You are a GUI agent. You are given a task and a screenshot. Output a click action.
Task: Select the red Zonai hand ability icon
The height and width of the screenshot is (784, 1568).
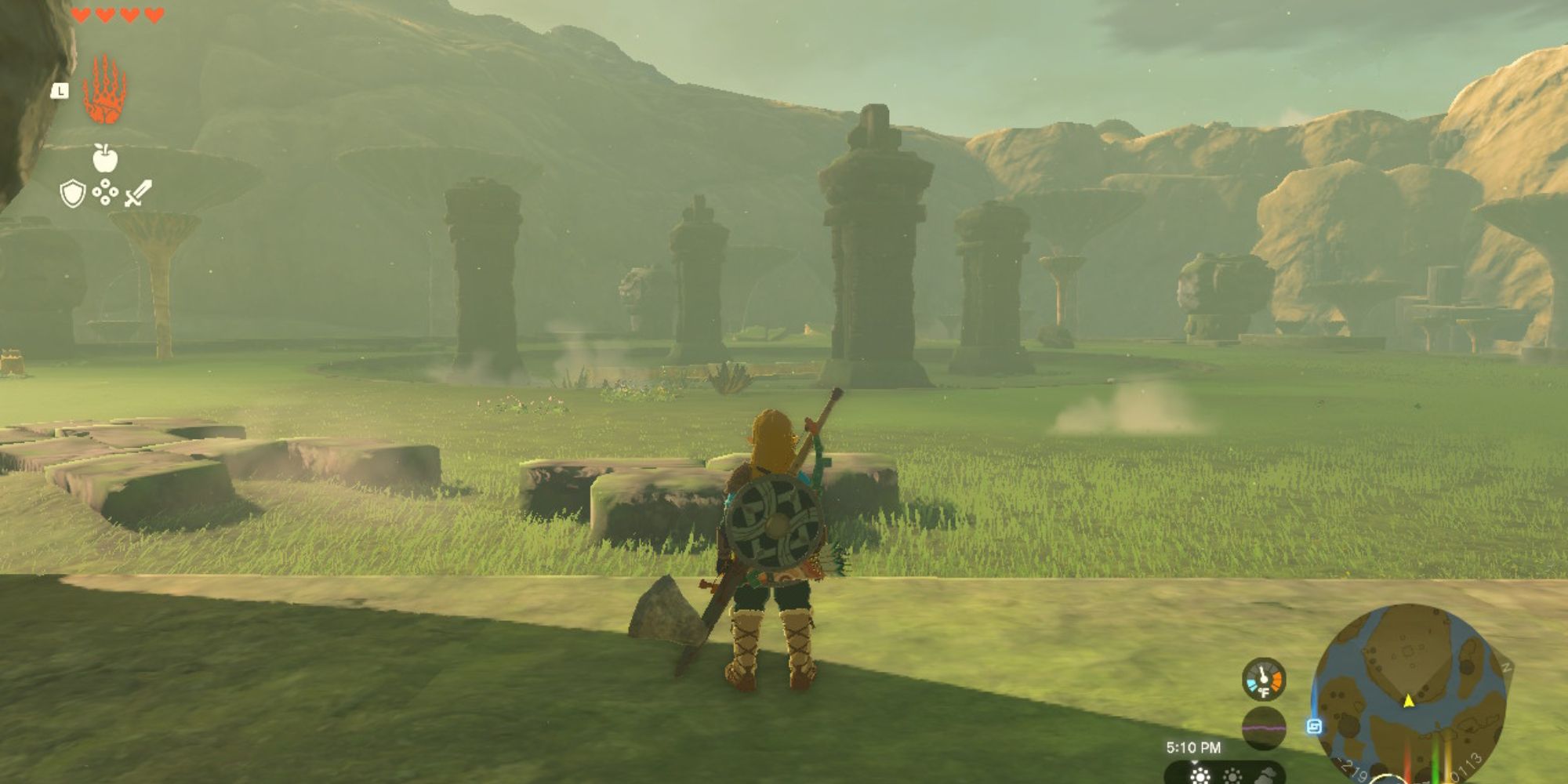(104, 88)
